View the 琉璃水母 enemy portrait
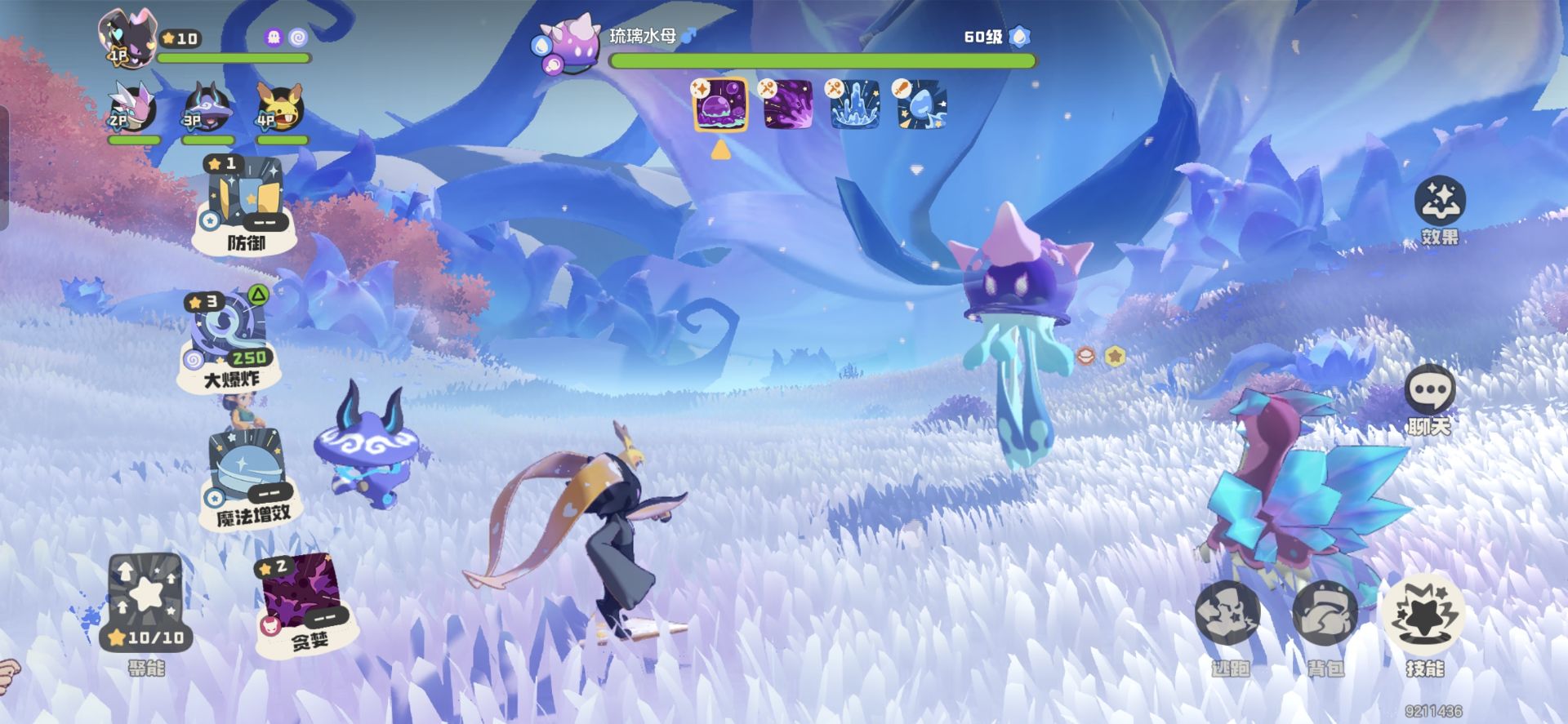The height and width of the screenshot is (724, 1568). (568, 45)
